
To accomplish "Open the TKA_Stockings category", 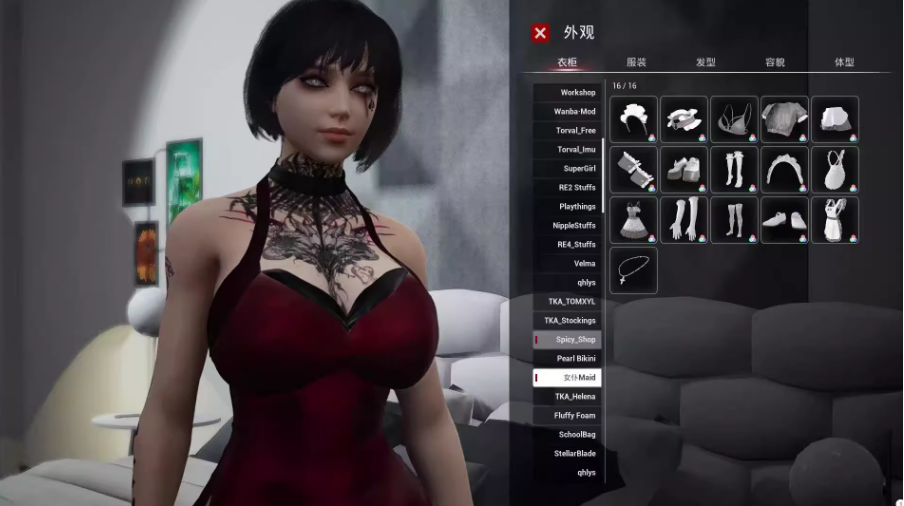I will pos(568,321).
